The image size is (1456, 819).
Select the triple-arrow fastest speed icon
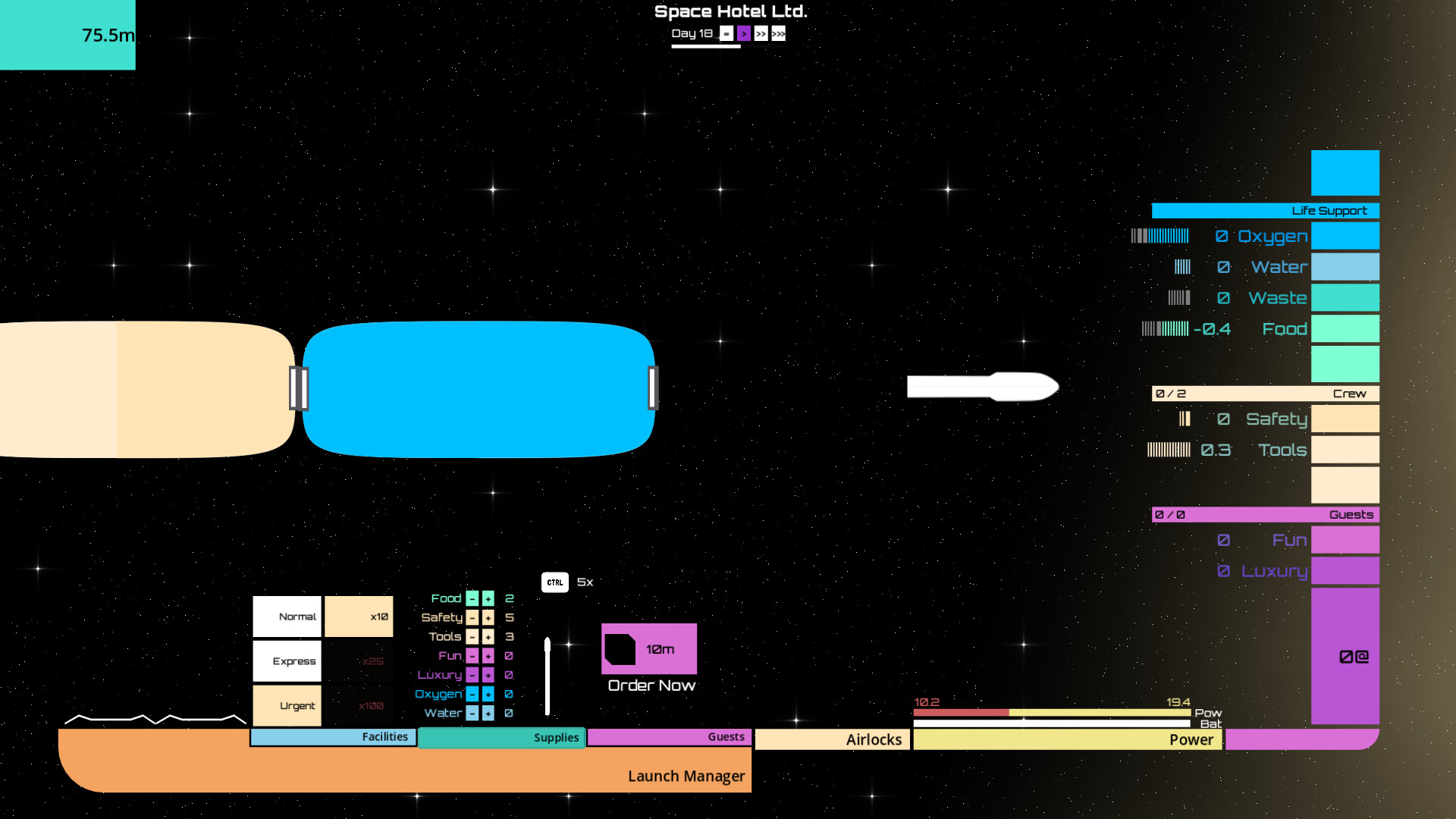tap(778, 33)
